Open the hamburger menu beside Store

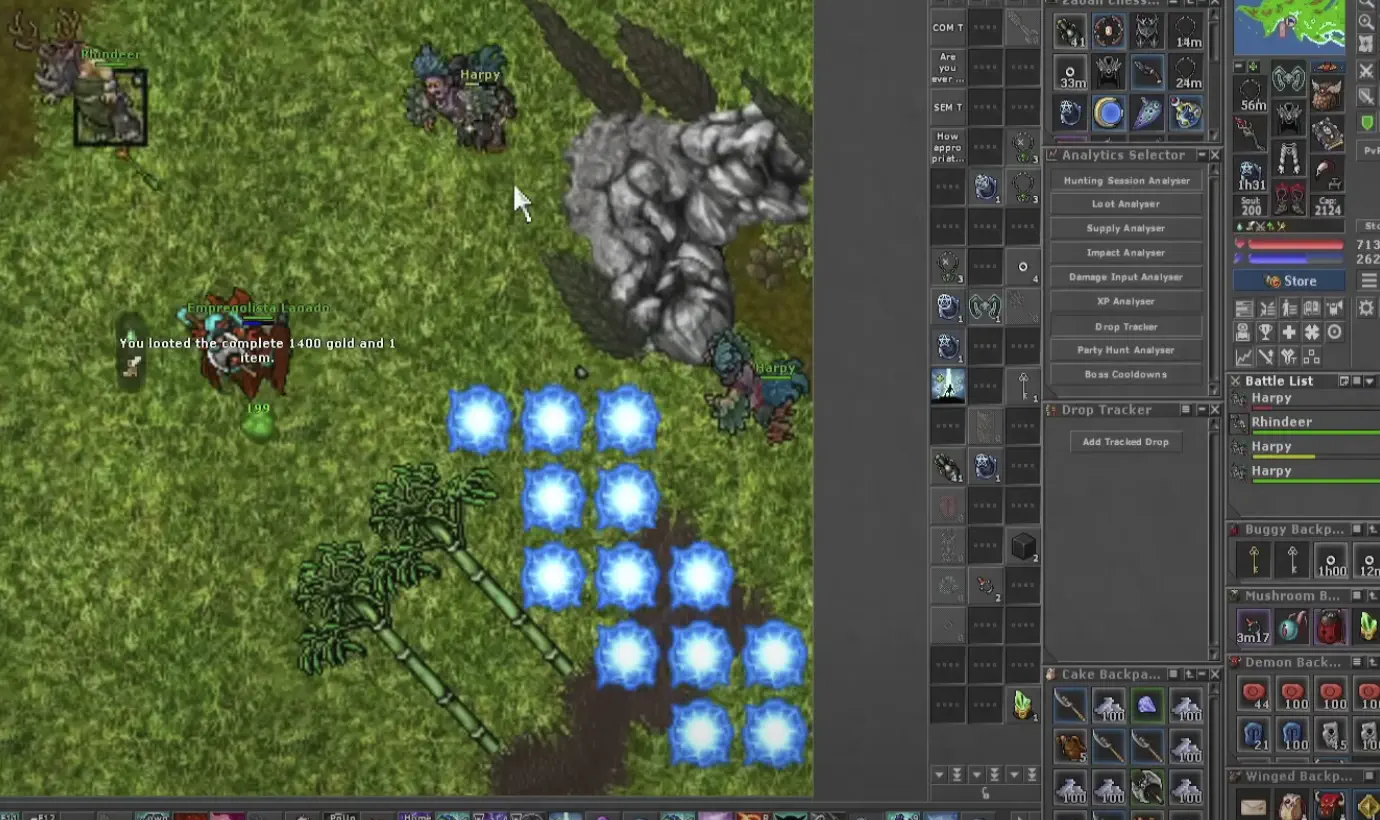(1368, 280)
